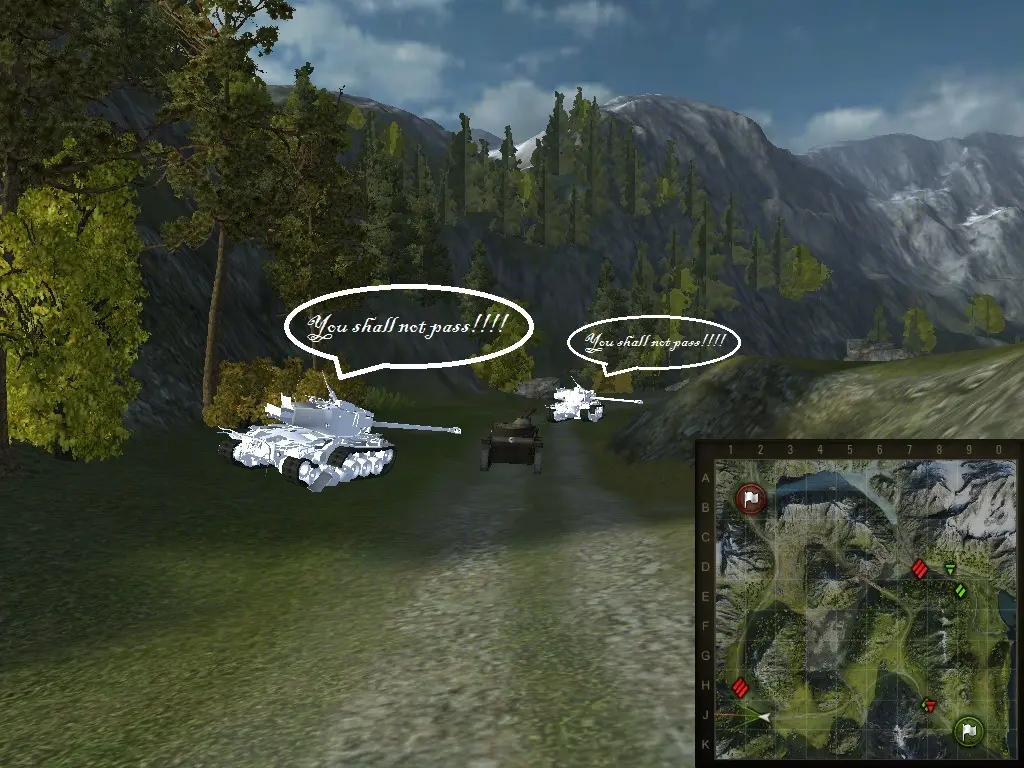This screenshot has height=768, width=1024.
Task: Click the green double-bar ally tank marker
Action: point(961,591)
